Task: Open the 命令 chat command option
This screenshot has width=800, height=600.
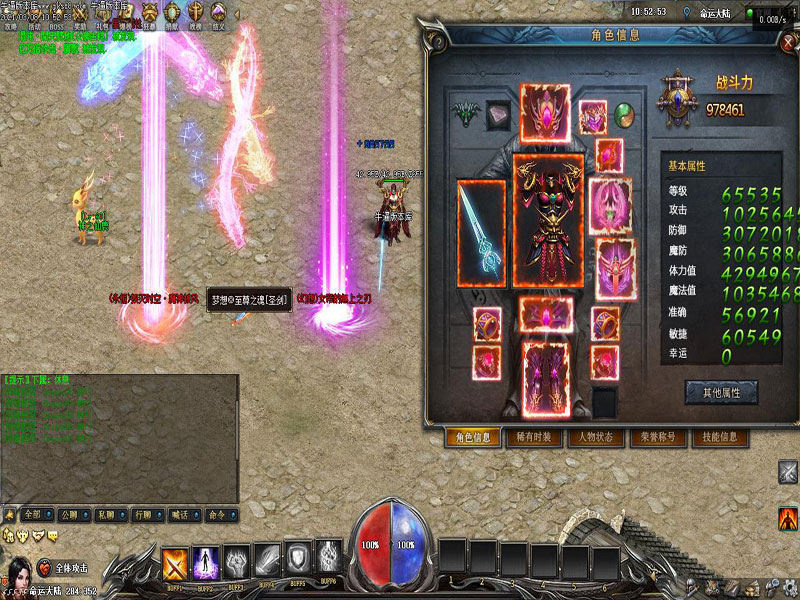Action: tap(216, 515)
